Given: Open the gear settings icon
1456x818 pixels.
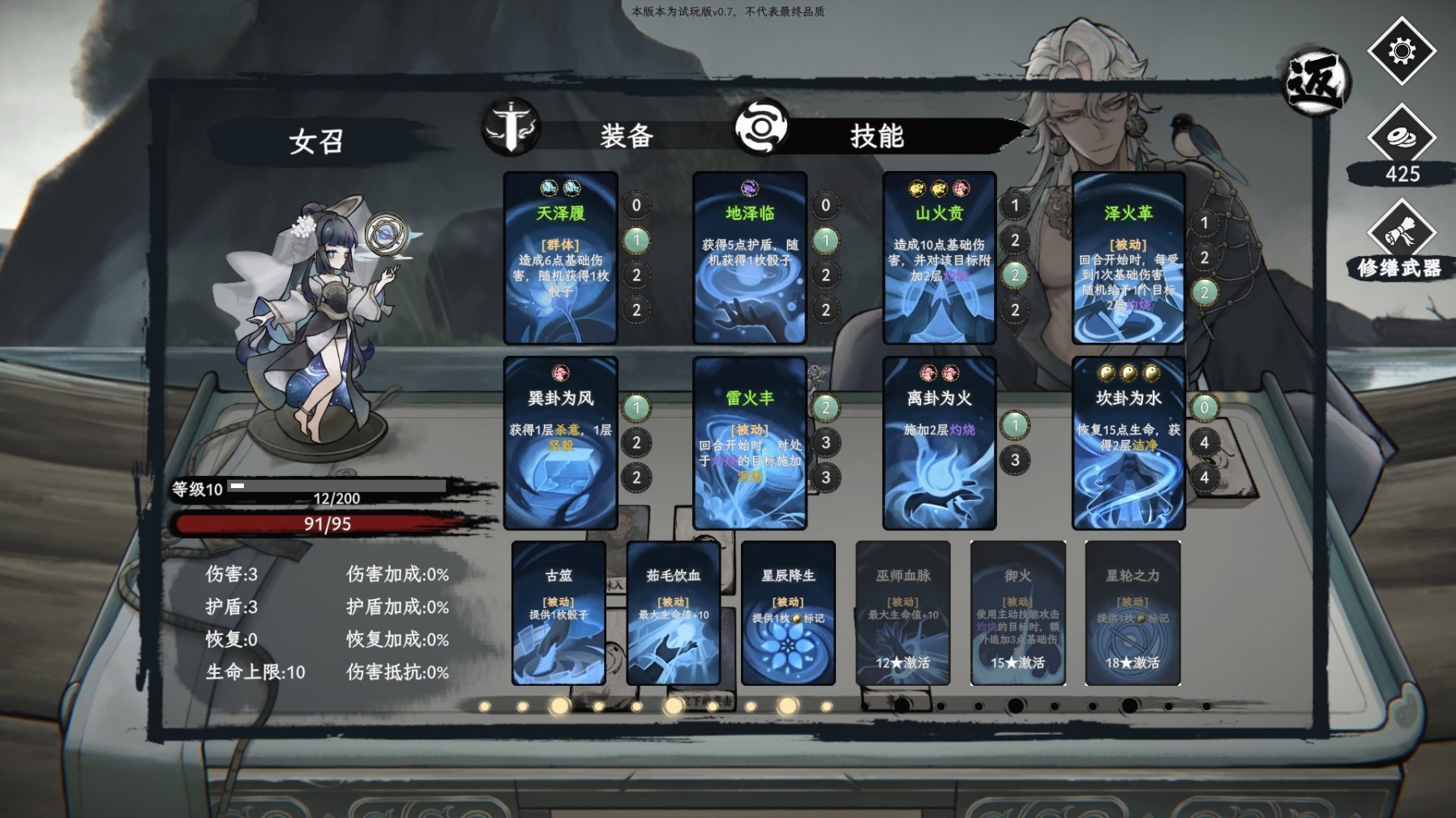Looking at the screenshot, I should (x=1401, y=52).
